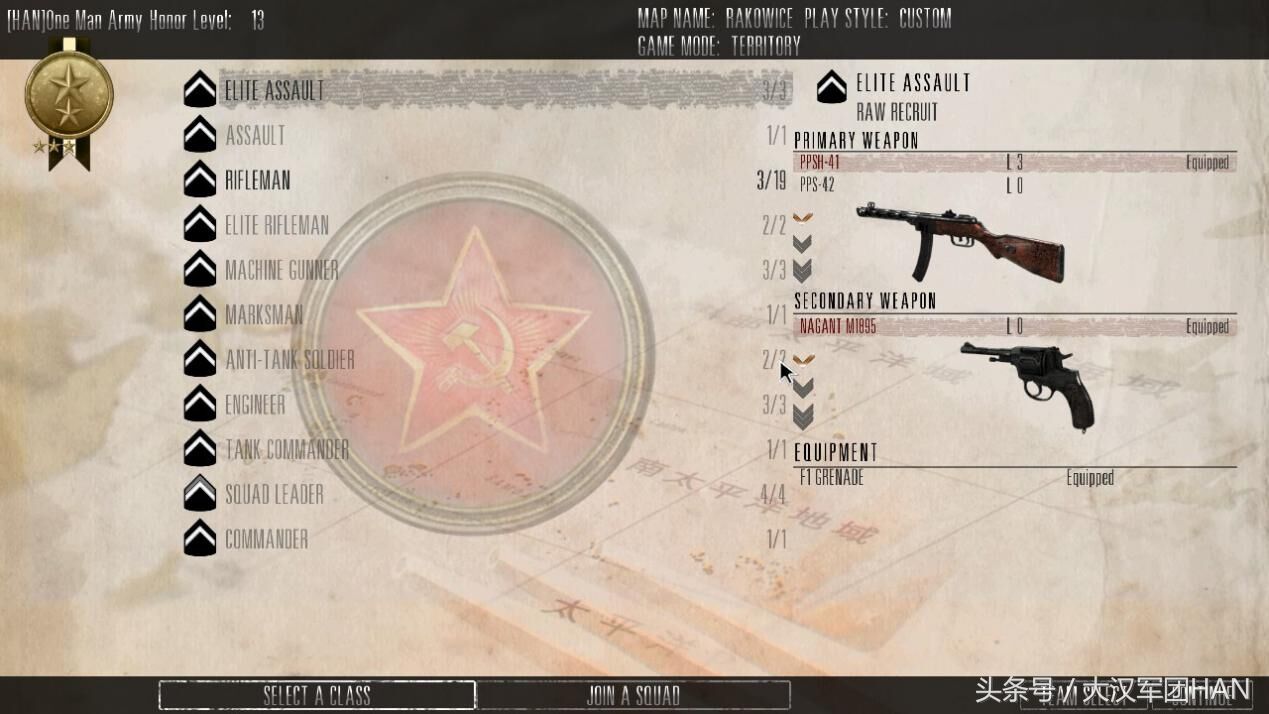Viewport: 1269px width, 714px height.
Task: Choose the Engineer role
Action: (255, 405)
